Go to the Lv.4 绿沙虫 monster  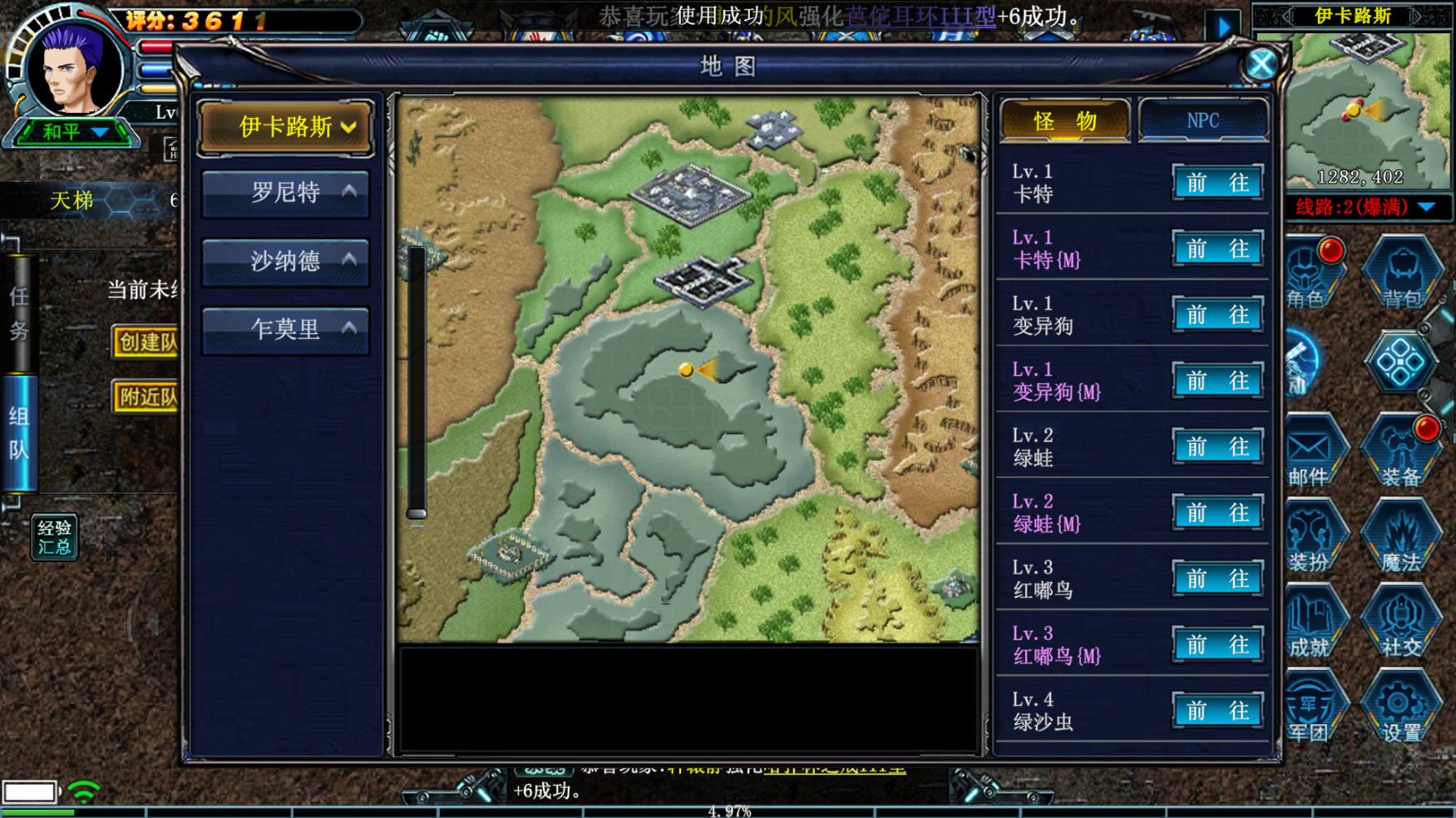pyautogui.click(x=1217, y=712)
